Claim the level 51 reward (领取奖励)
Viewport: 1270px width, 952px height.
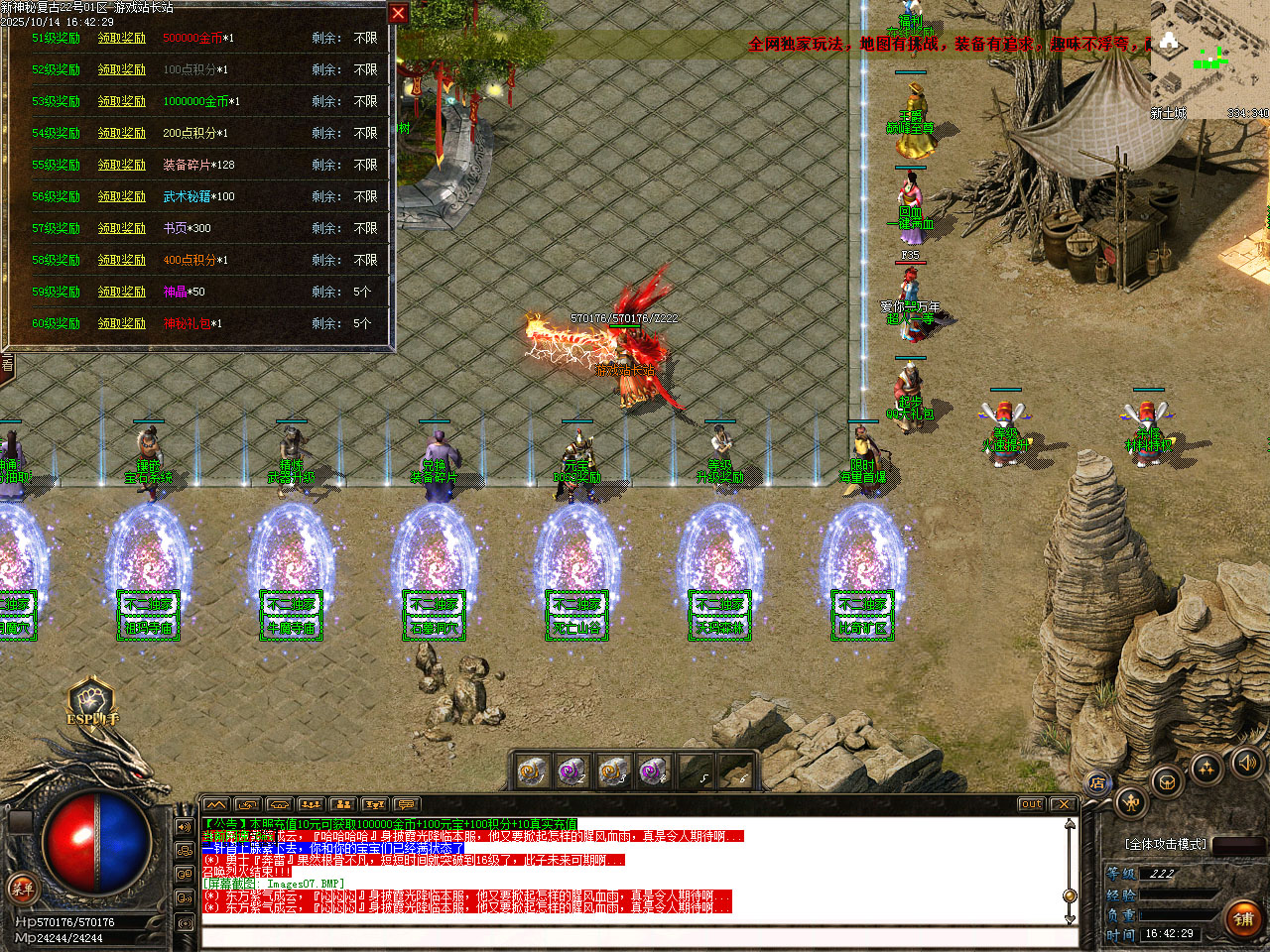(x=121, y=38)
